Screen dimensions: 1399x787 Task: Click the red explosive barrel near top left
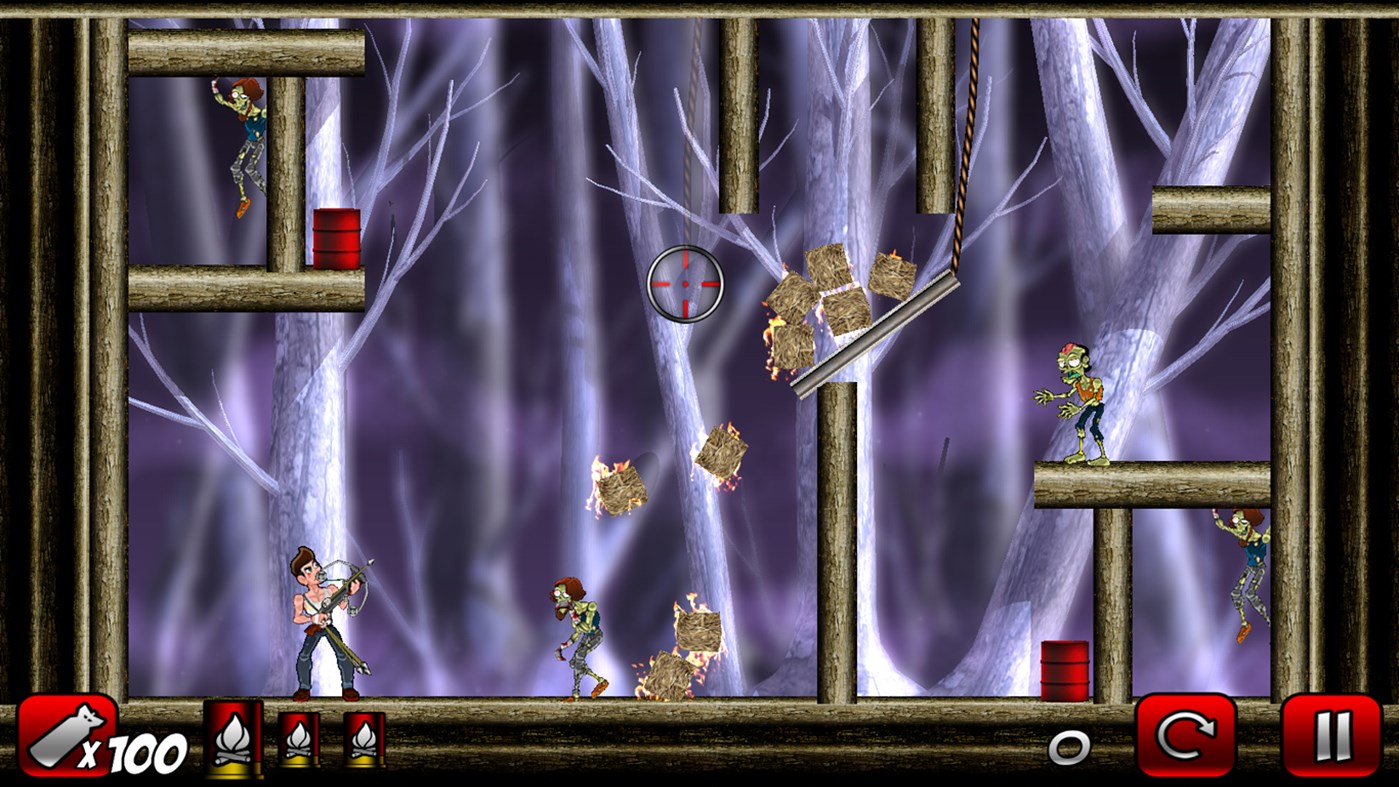[x=337, y=240]
